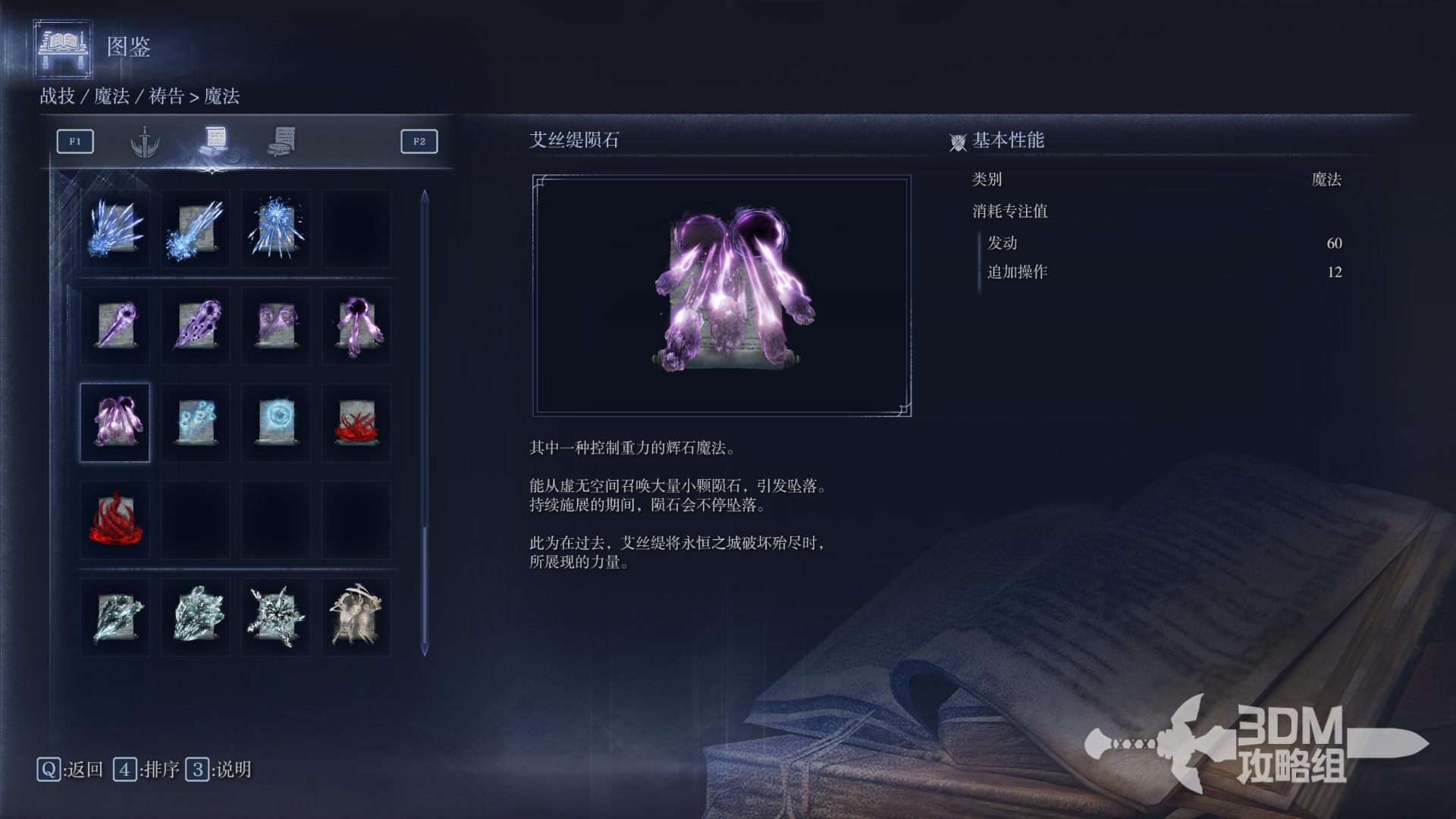Pick the spiky ice storm burst spell
This screenshot has width=1456, height=819.
[276, 617]
